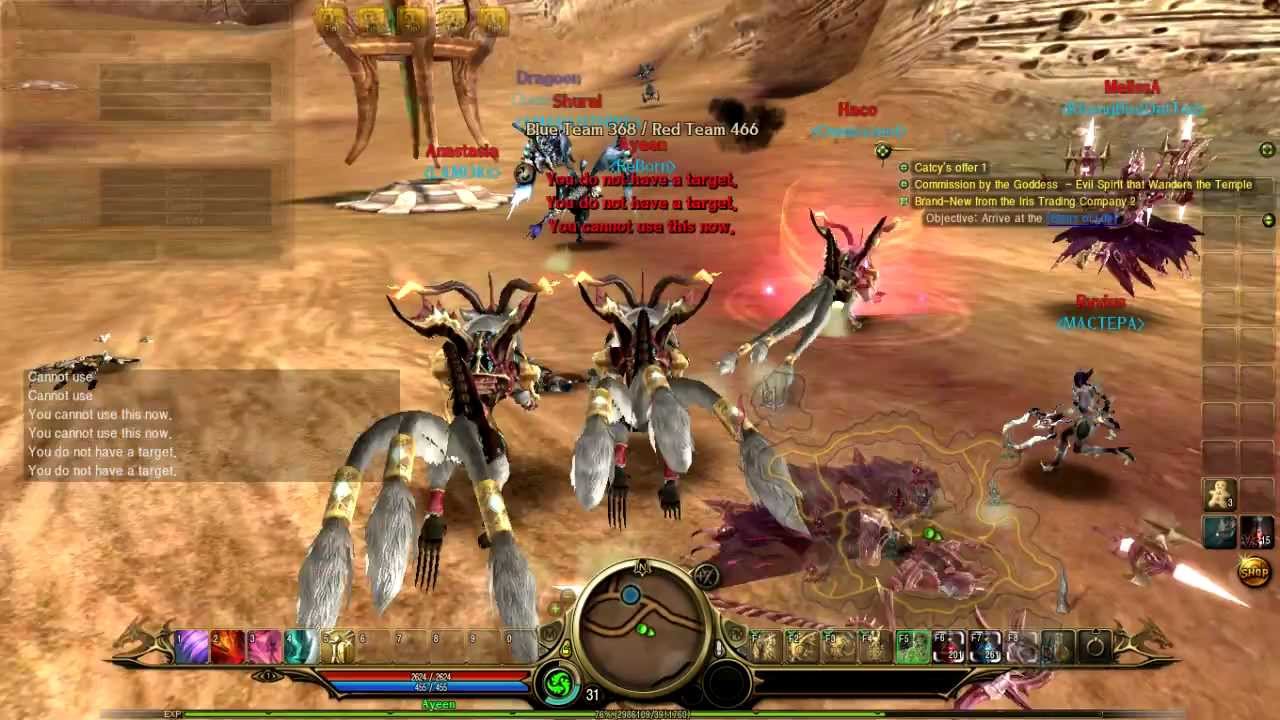This screenshot has width=1280, height=720.
Task: Click the green dragon emblem beside level 31
Action: (558, 680)
